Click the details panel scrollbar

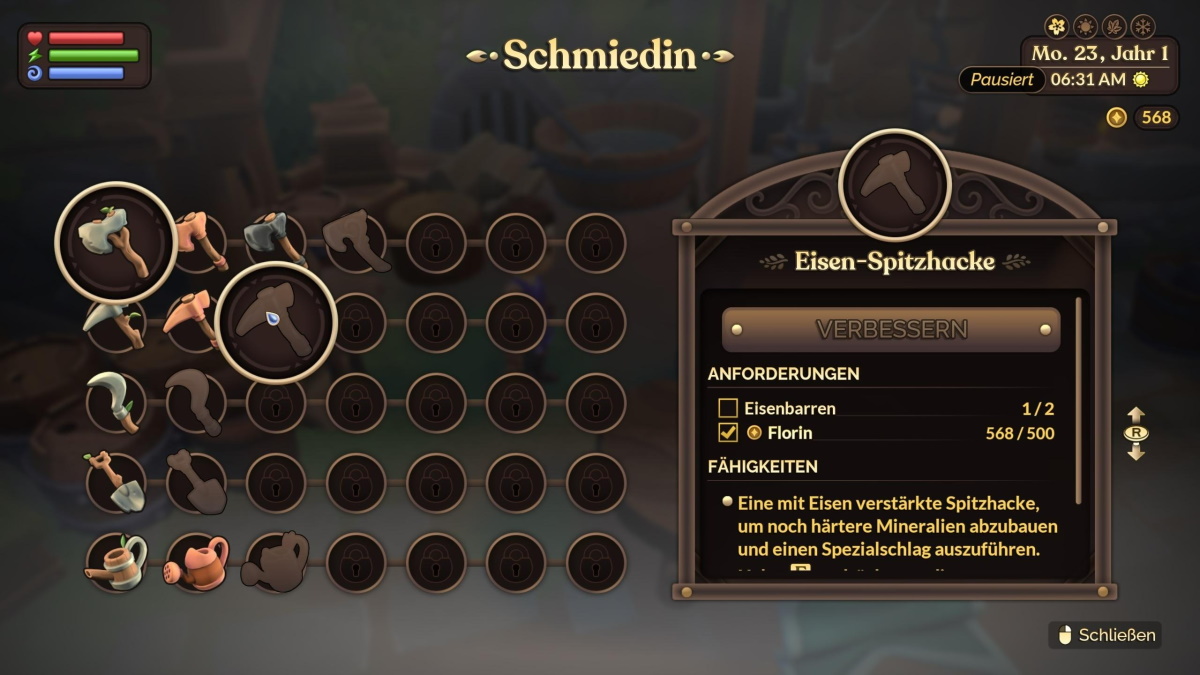pos(1078,400)
